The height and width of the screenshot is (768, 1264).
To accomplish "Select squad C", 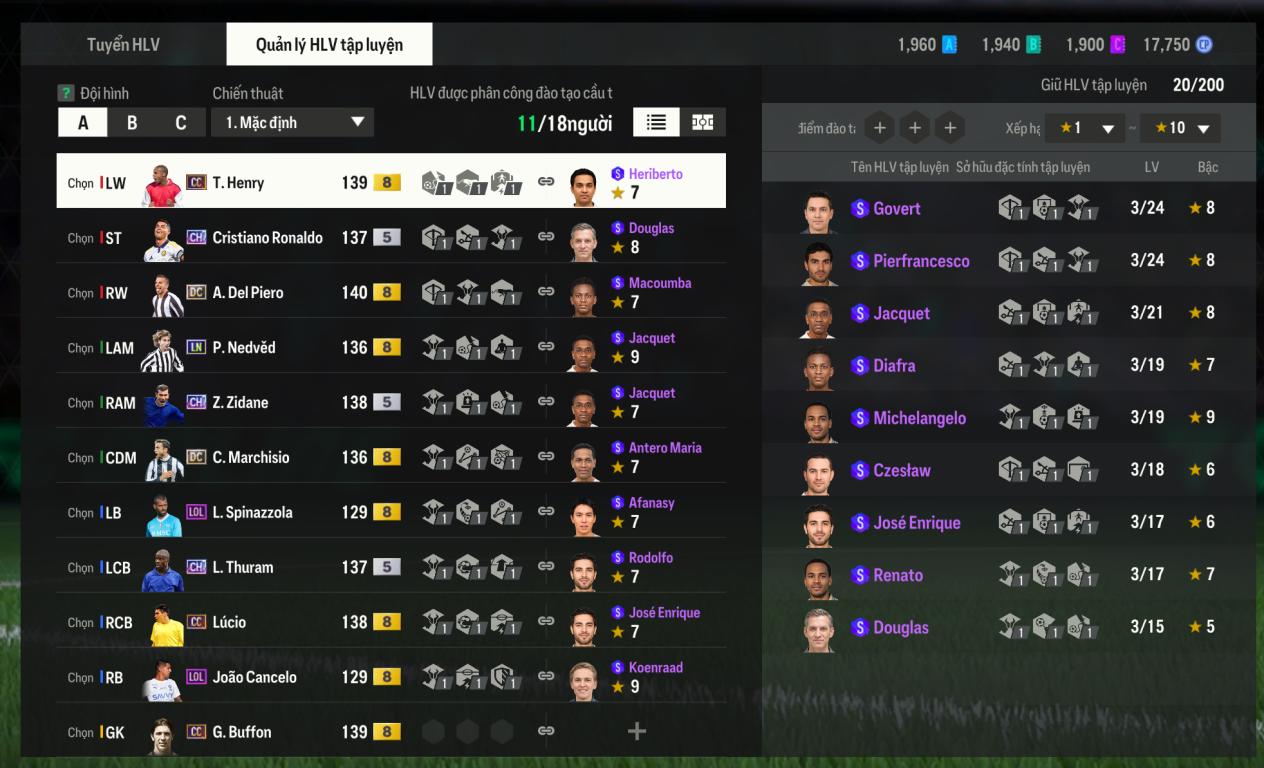I will [x=181, y=123].
